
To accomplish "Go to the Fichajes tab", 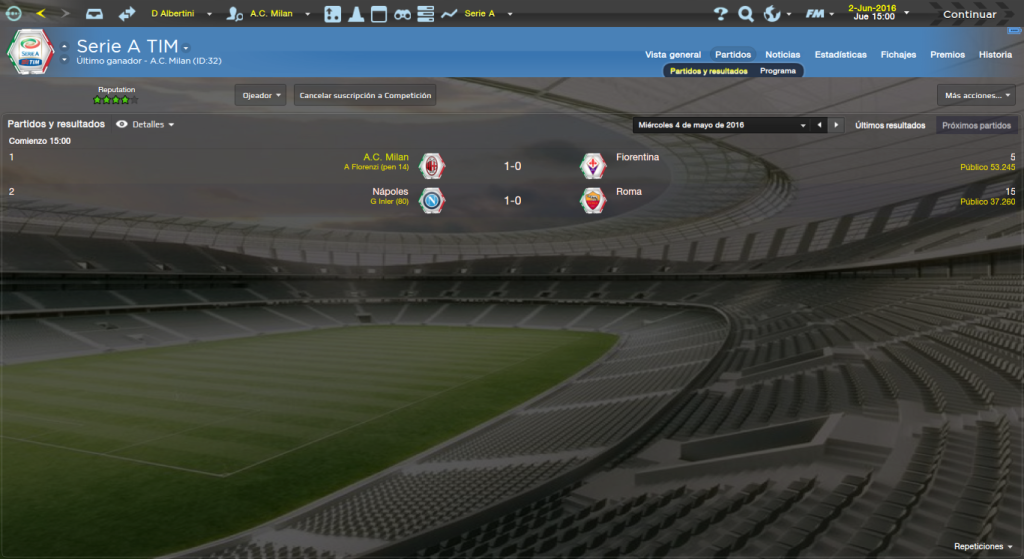I will [898, 55].
